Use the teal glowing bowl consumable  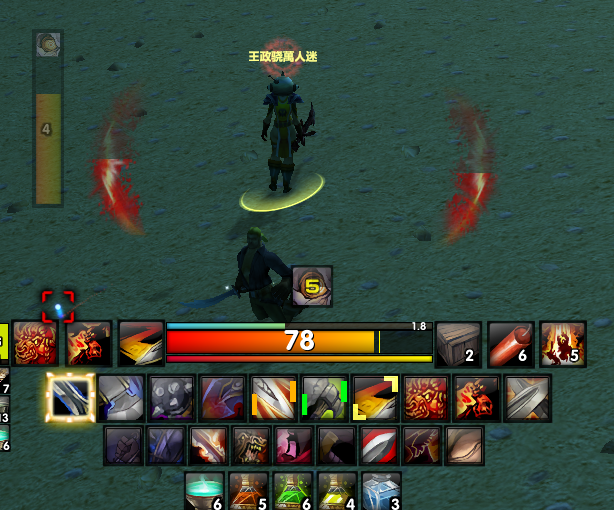206,492
